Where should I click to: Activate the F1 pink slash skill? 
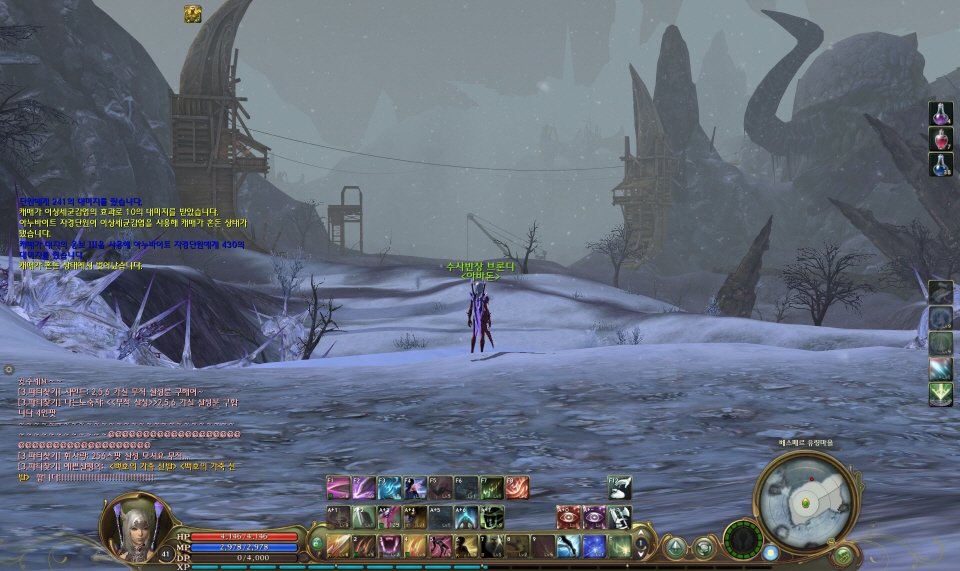[x=338, y=487]
